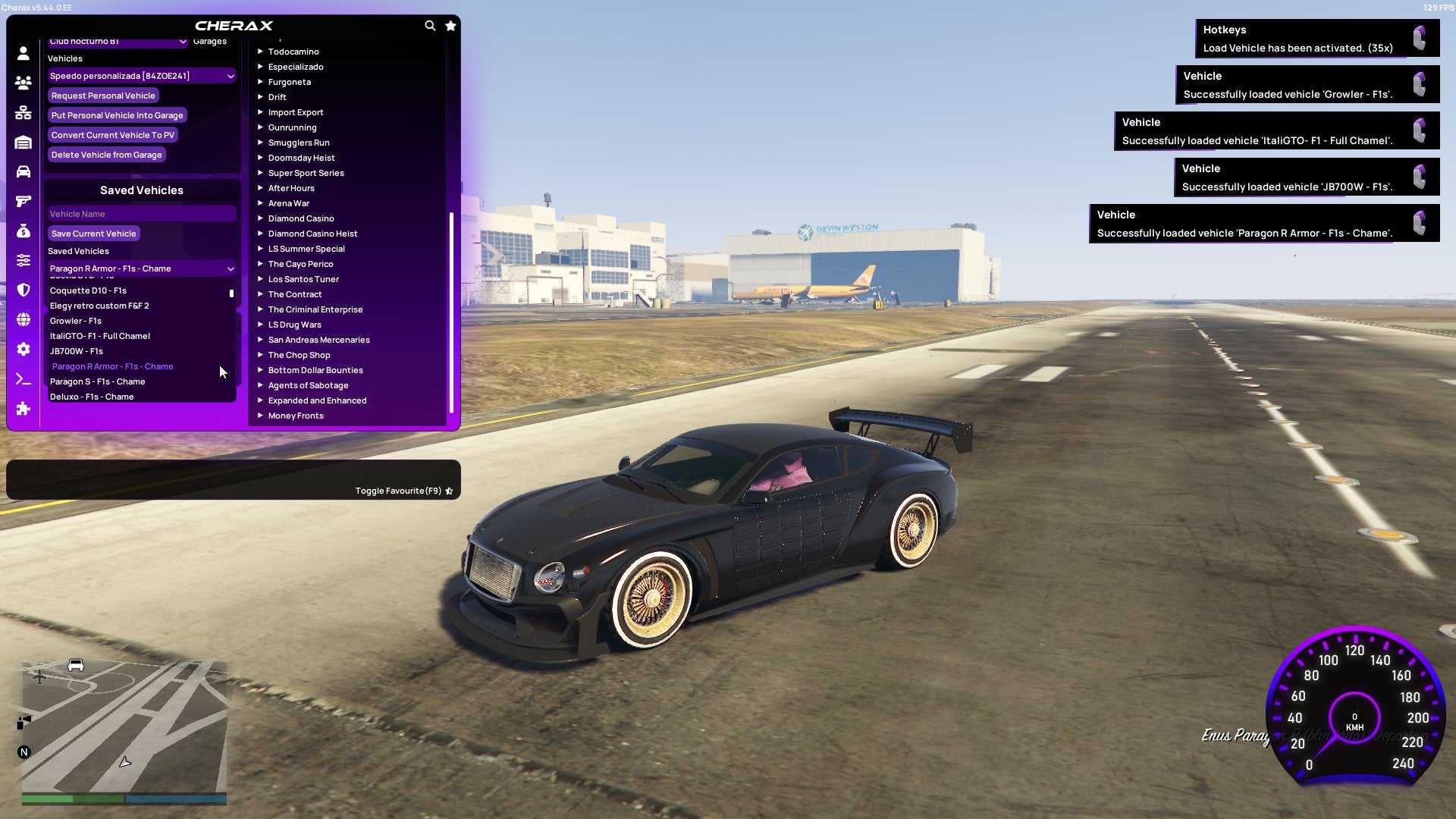Click the garage panel icon
Image resolution: width=1456 pixels, height=819 pixels.
tap(23, 142)
